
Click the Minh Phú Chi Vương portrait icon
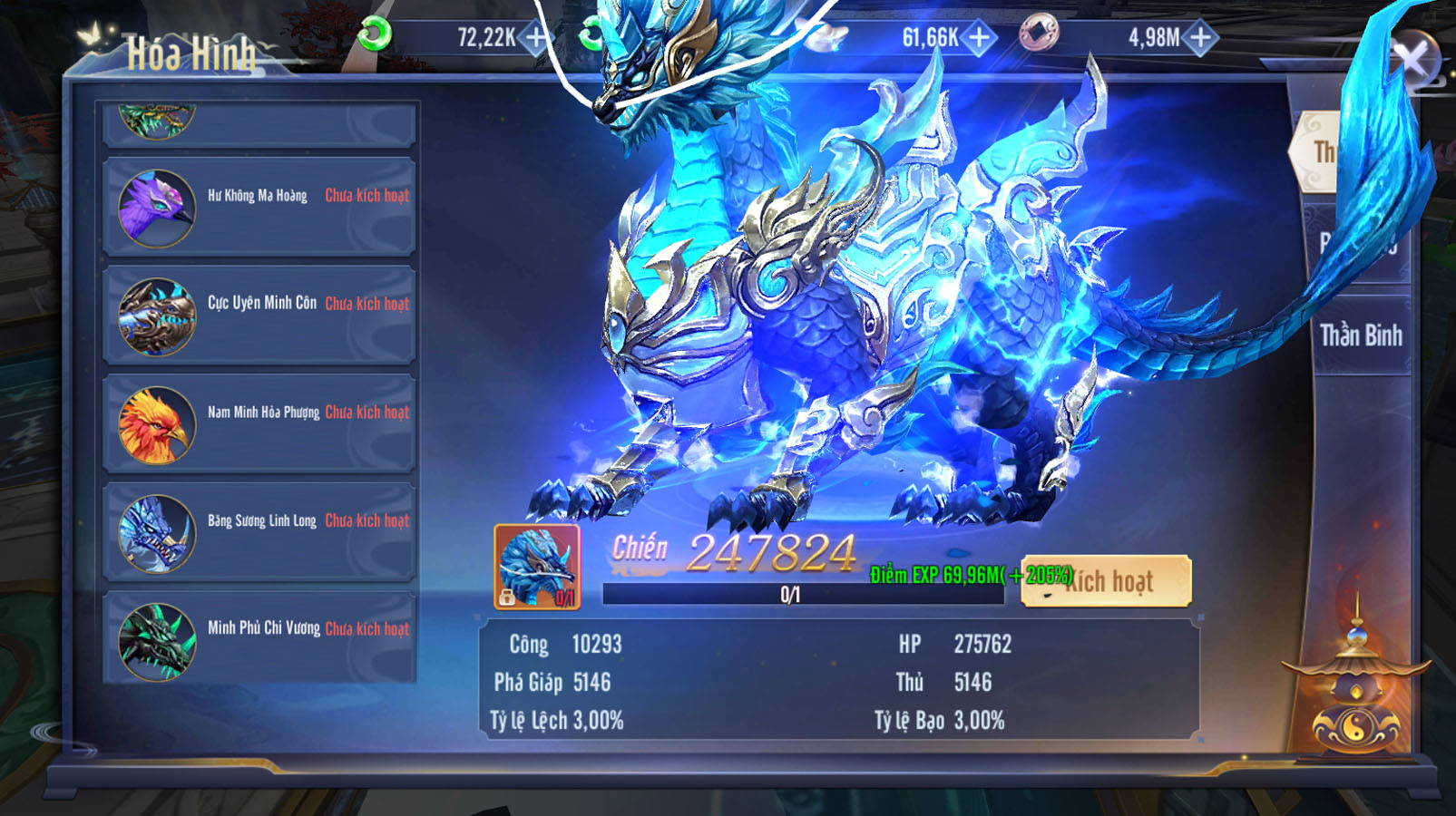click(x=156, y=641)
